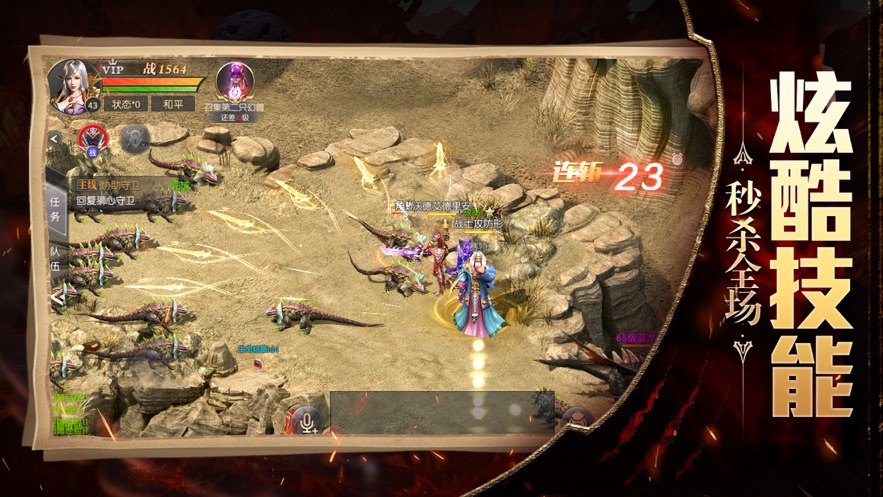Select the red-ringed helmet 战 icon
Screen dimensions: 883x497
tap(93, 138)
